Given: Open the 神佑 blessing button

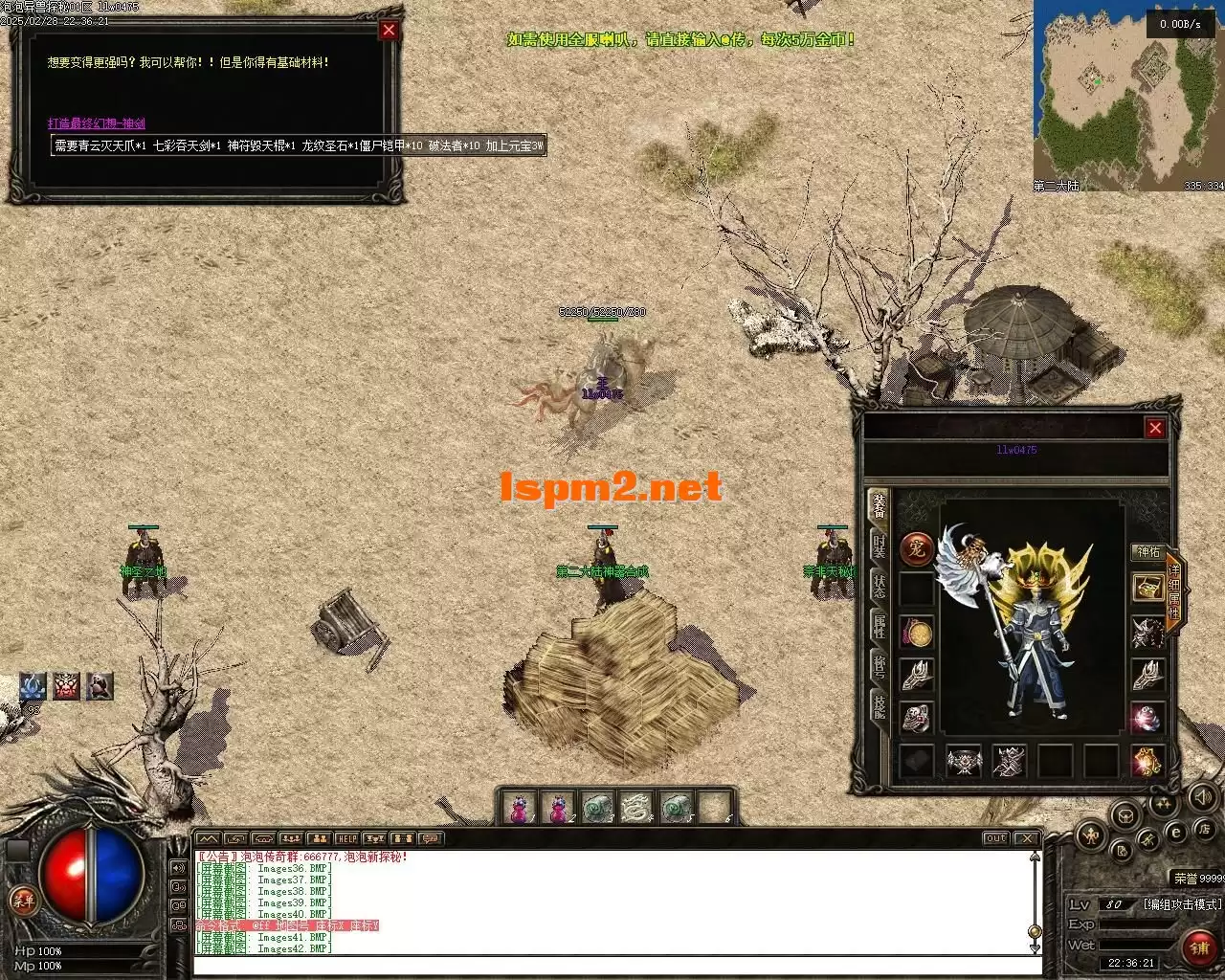Looking at the screenshot, I should point(1147,552).
